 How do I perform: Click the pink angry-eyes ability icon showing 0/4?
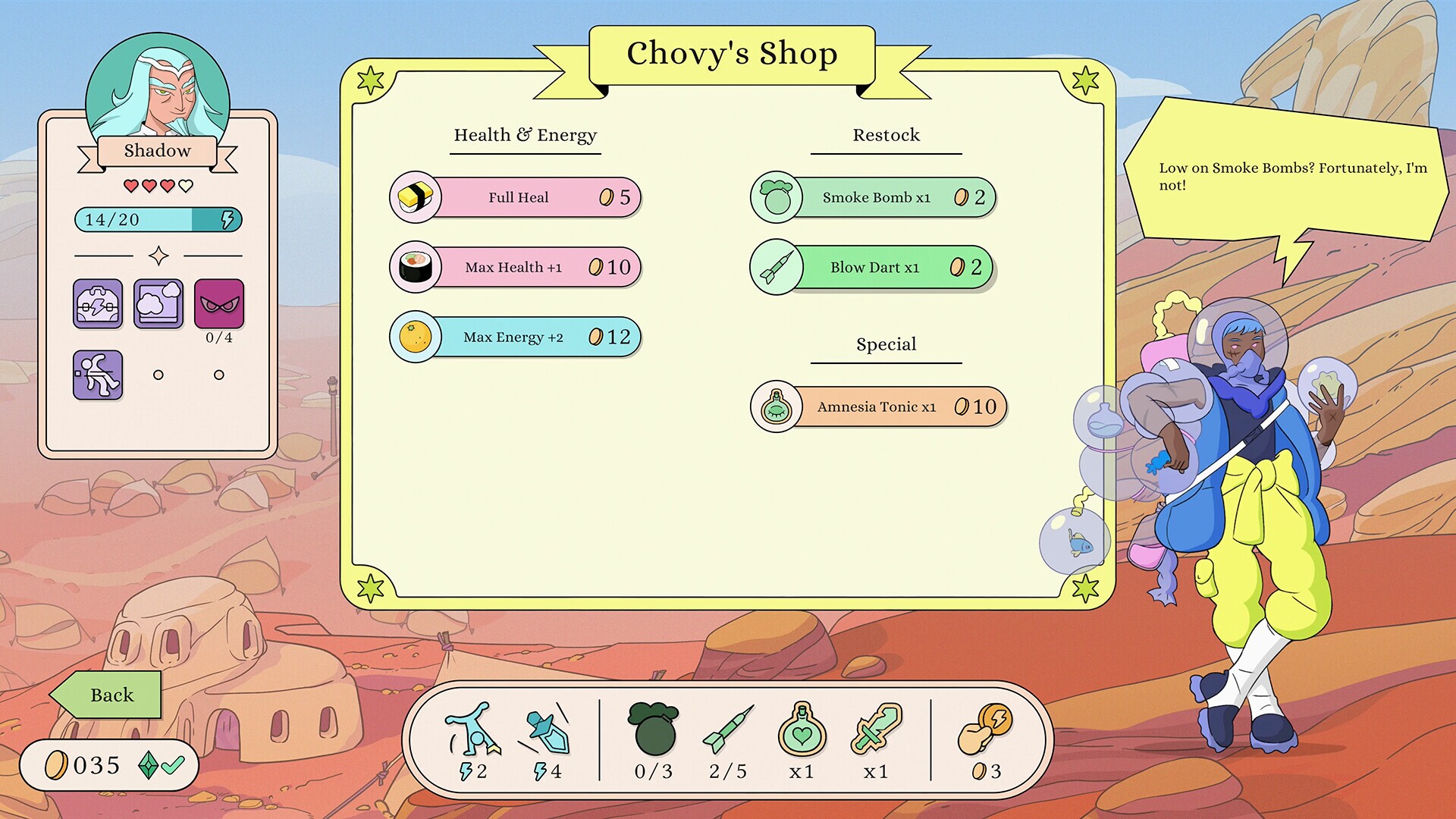click(219, 305)
